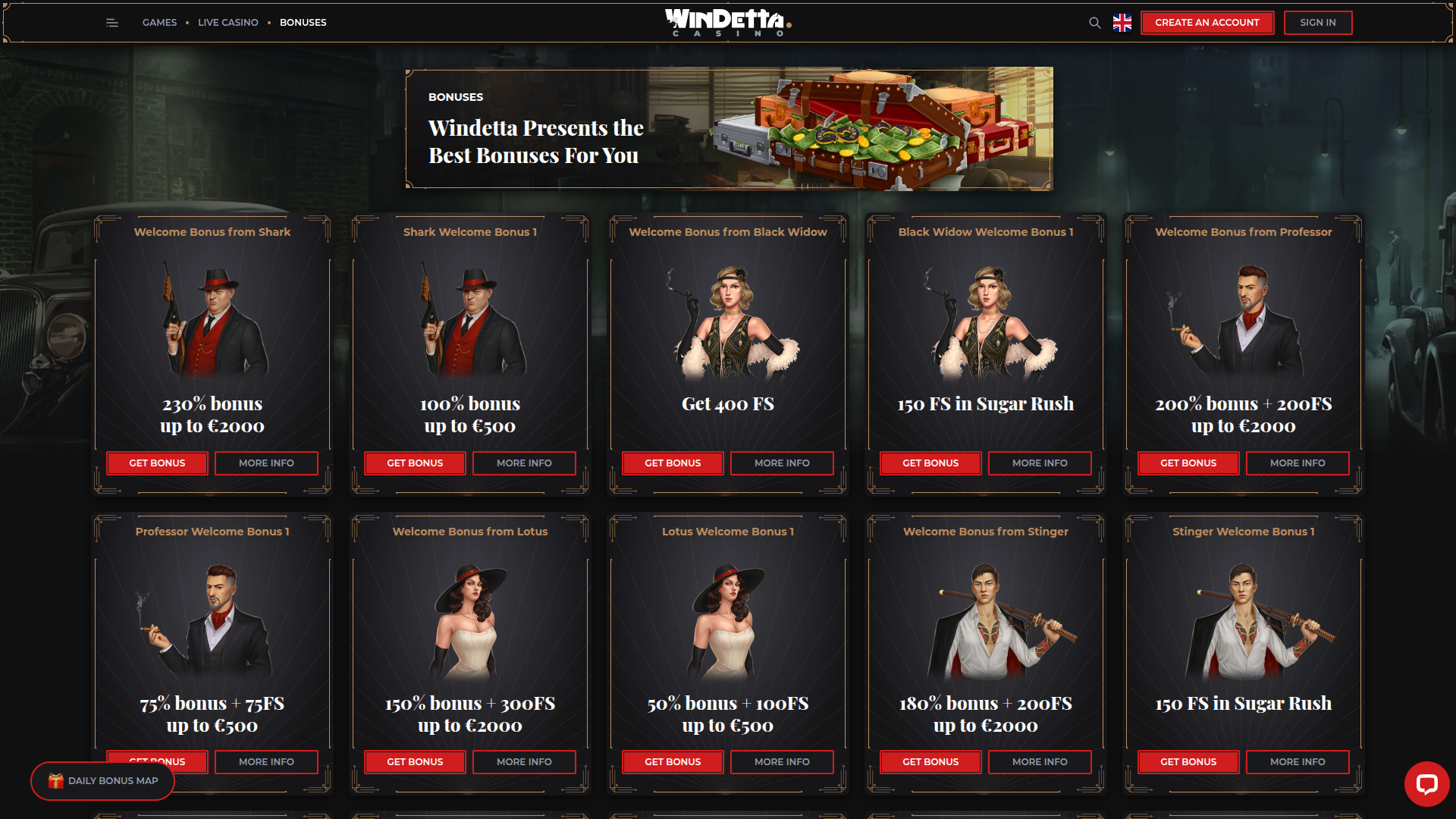
Task: Click the British flag language icon
Action: [1122, 23]
